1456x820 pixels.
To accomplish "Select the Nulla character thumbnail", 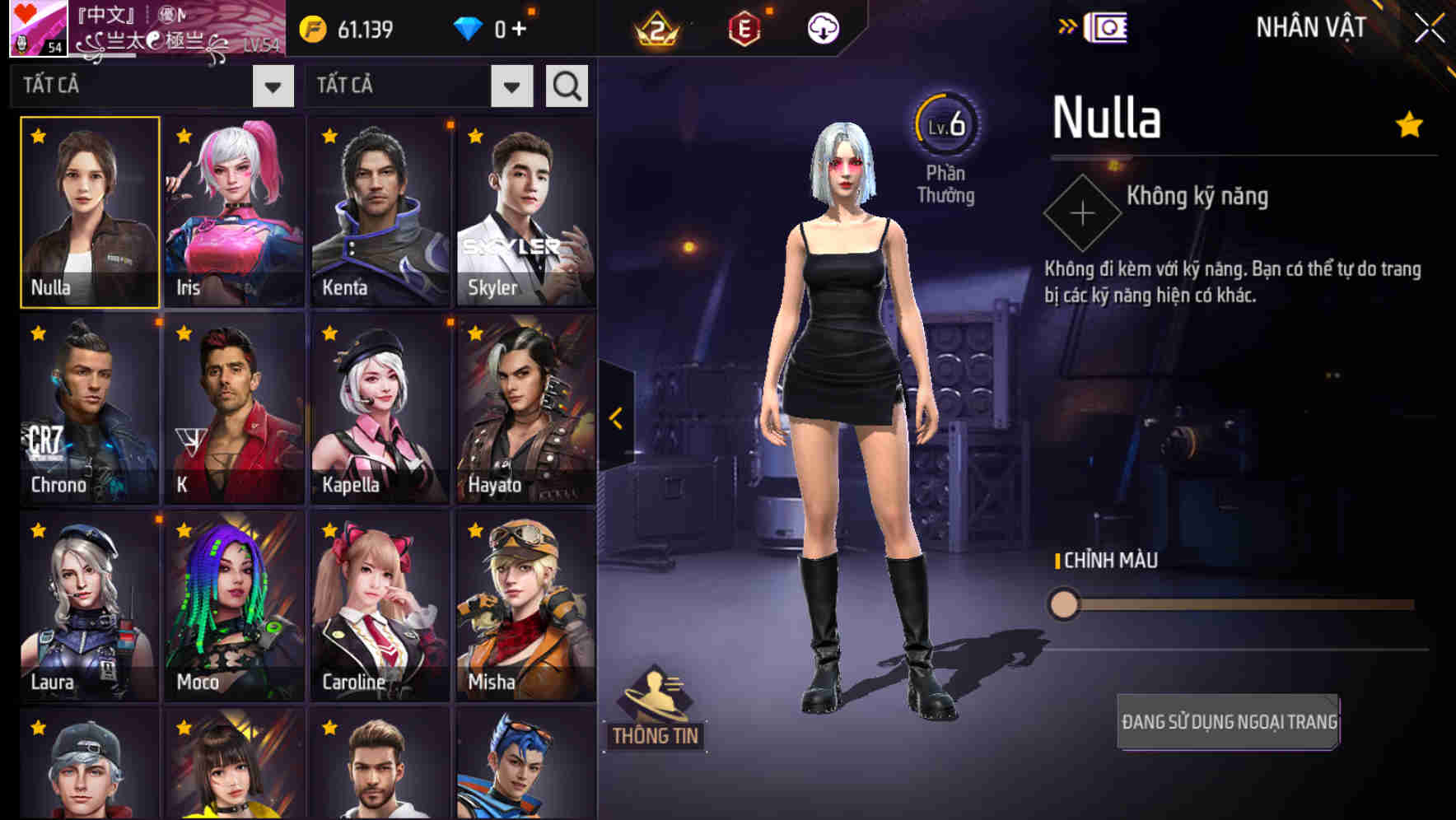I will click(86, 212).
